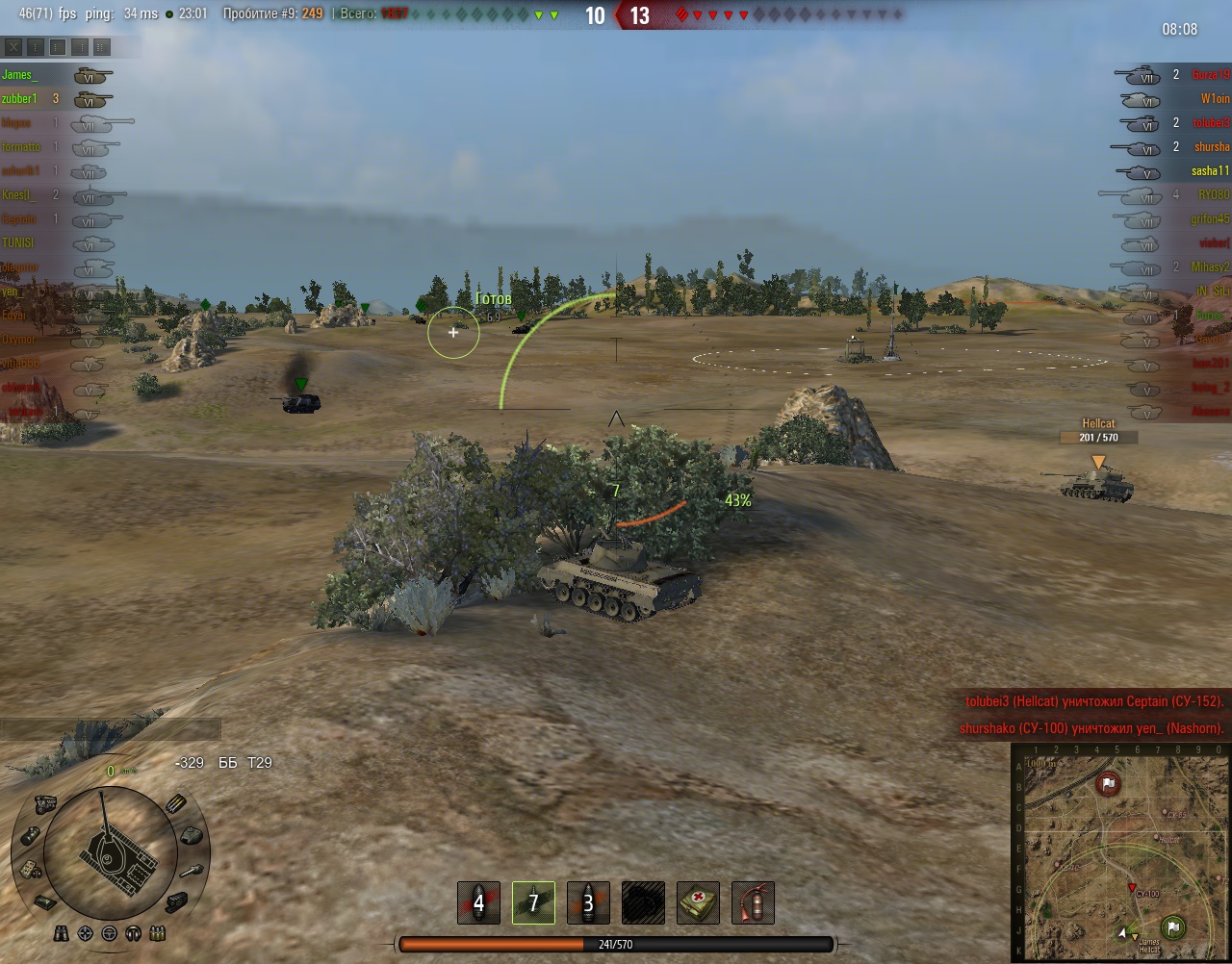Hide the team panel with the X button
Screen dimensions: 1232x964
13,46
